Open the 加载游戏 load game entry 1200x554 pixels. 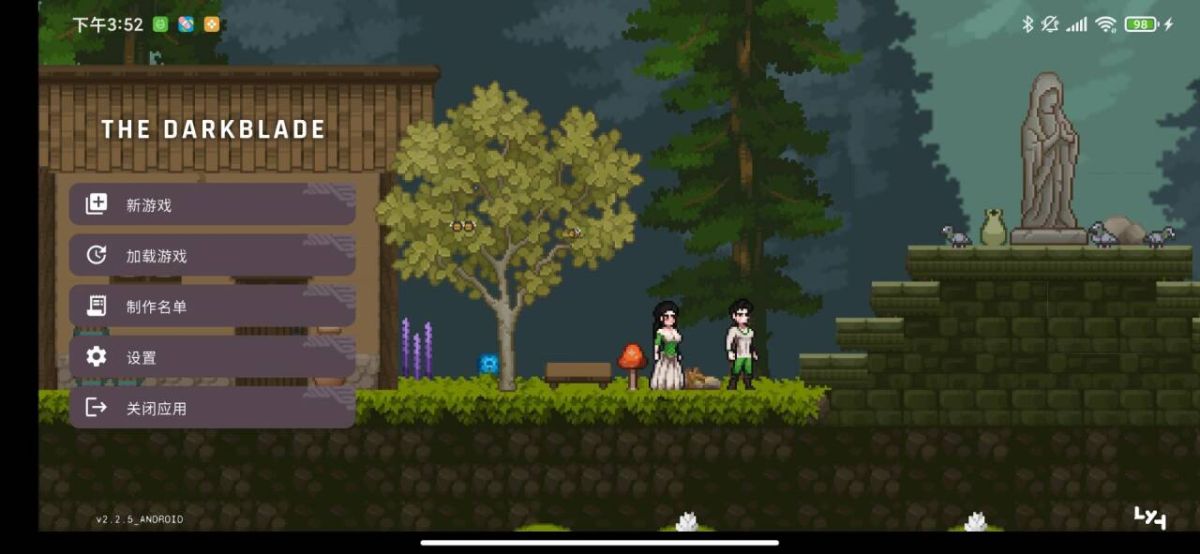(211, 256)
